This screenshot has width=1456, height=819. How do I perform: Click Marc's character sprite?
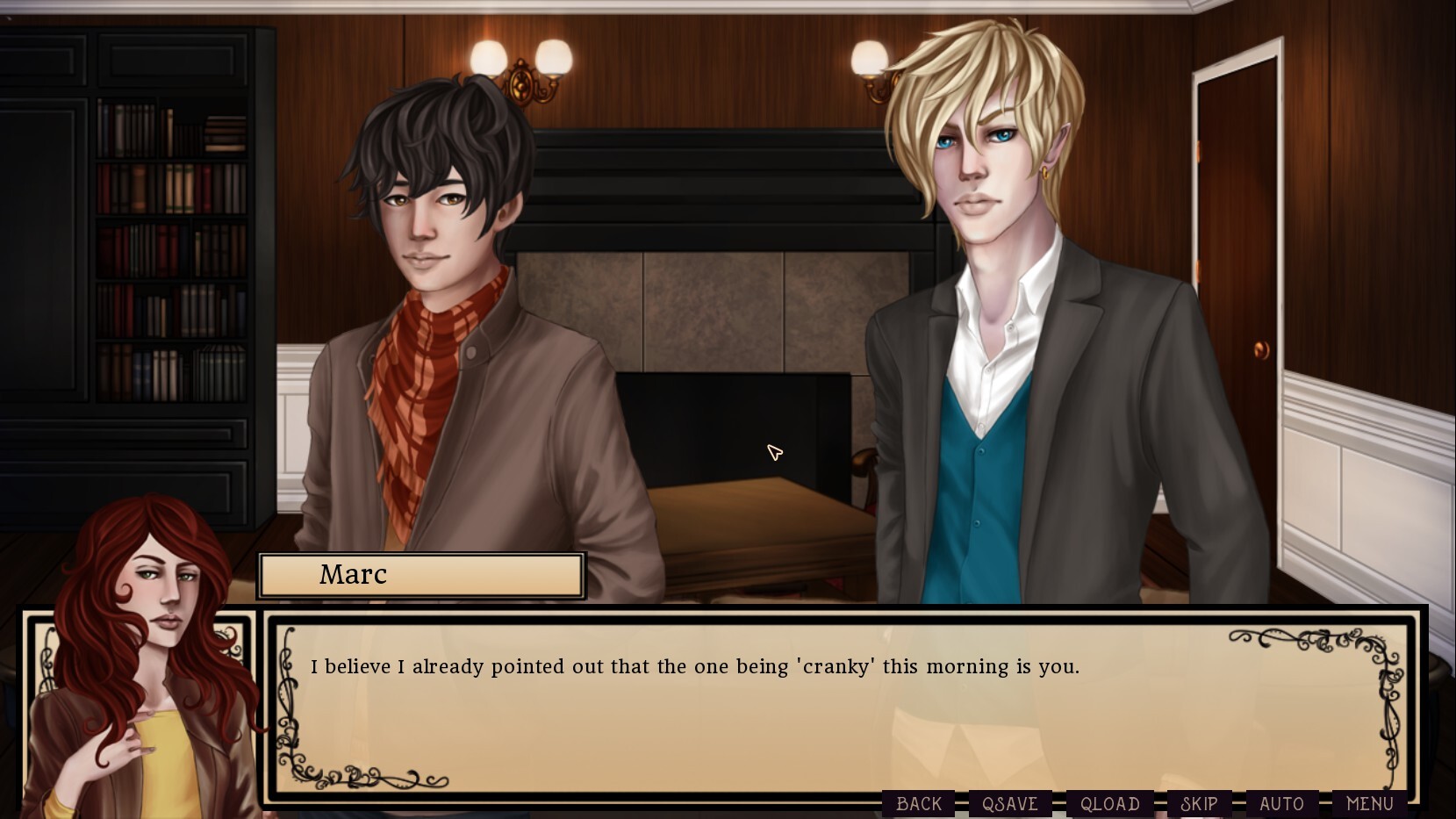pos(439,263)
